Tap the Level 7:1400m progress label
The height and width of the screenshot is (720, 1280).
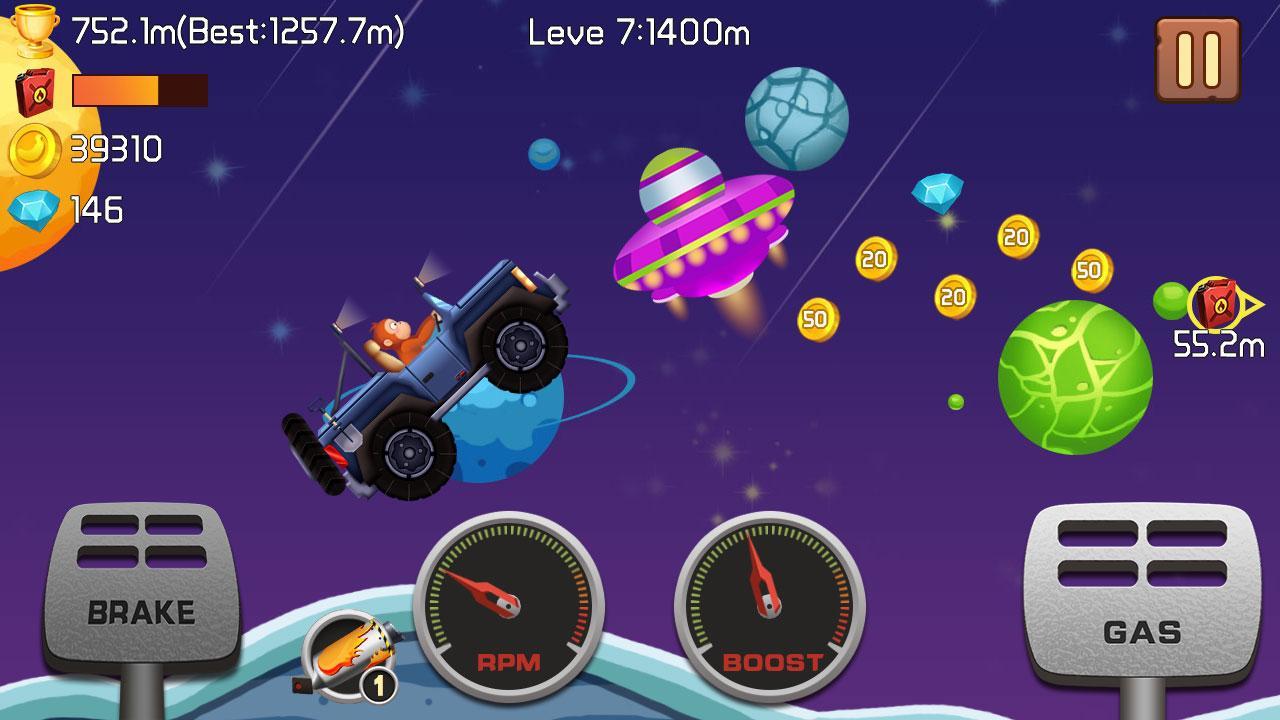(638, 30)
